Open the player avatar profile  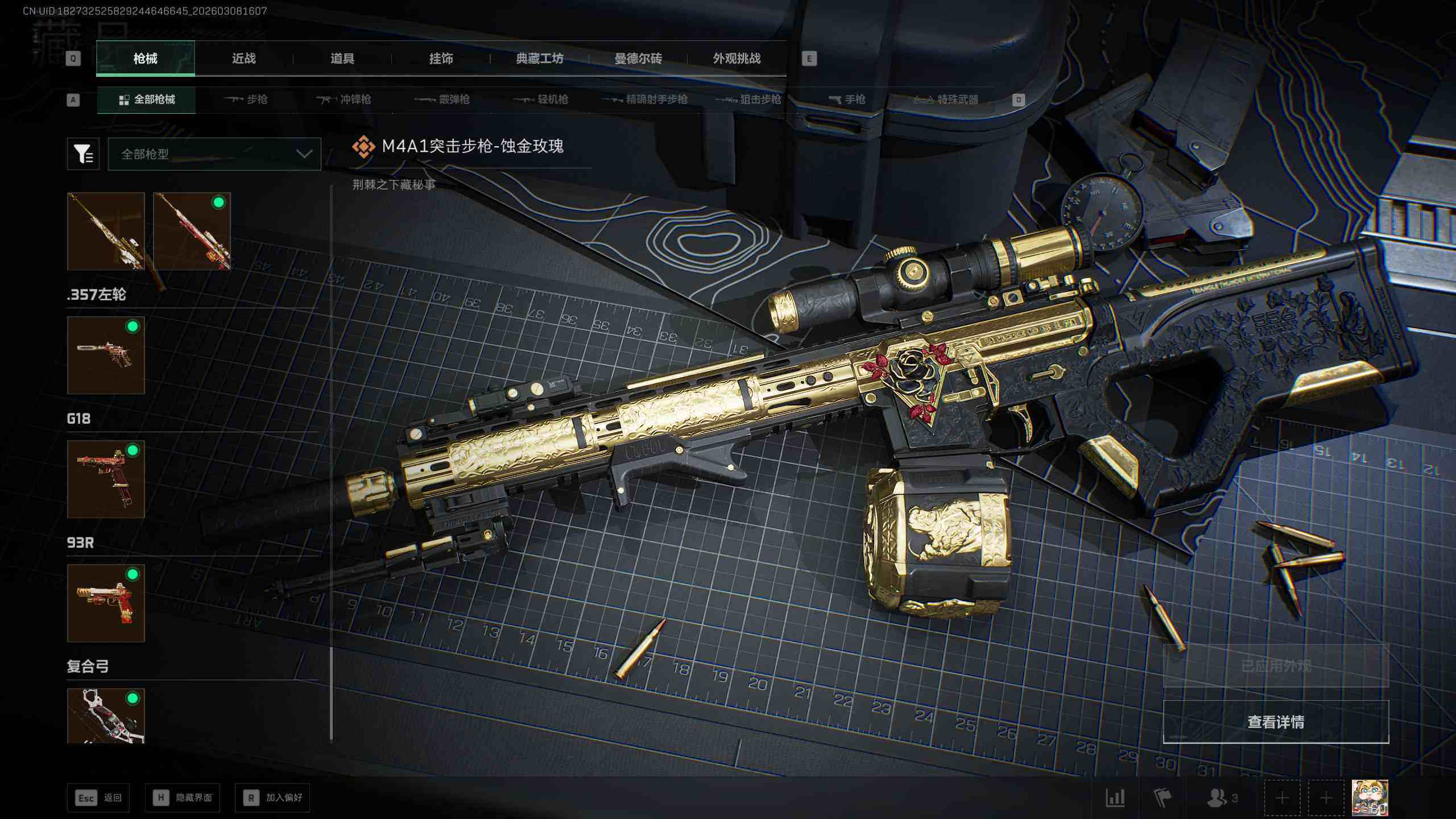(x=1370, y=797)
